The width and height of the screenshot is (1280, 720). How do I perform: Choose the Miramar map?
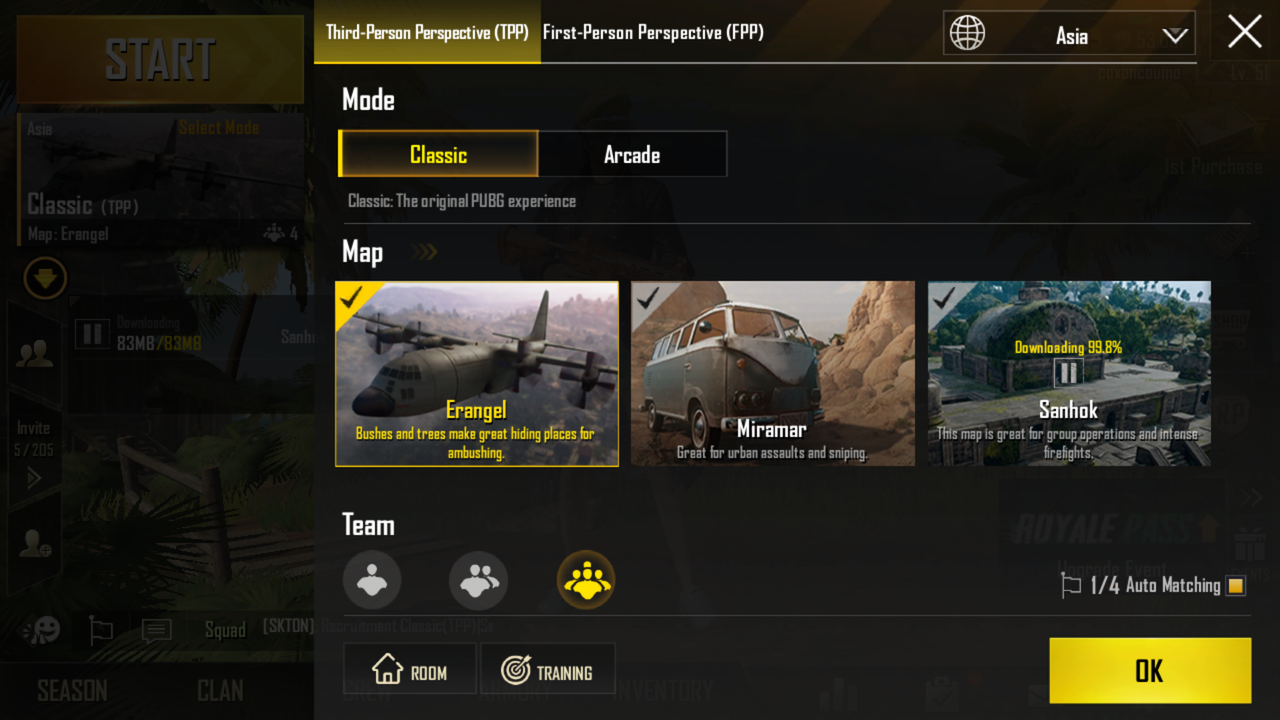tap(772, 373)
